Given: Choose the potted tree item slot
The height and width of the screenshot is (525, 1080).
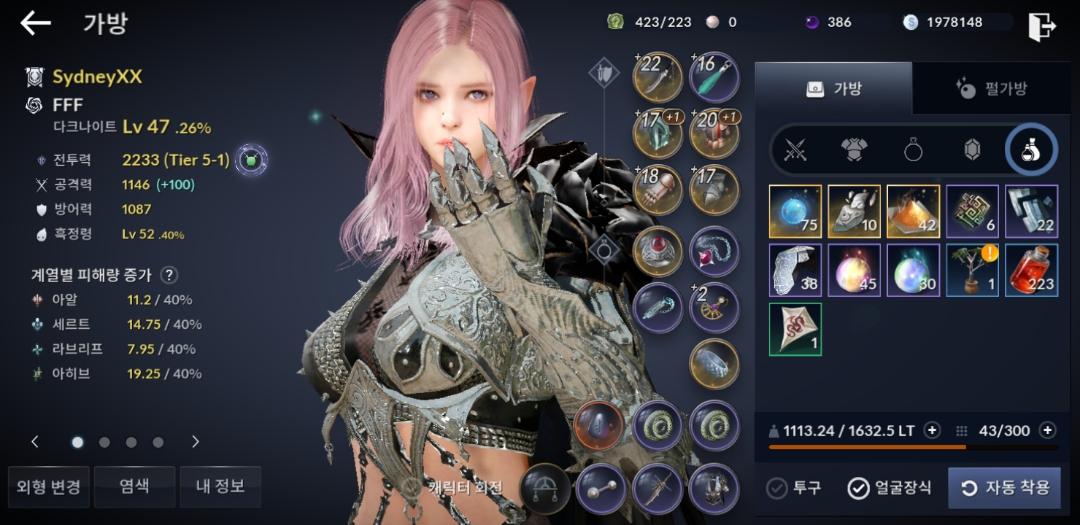Looking at the screenshot, I should [973, 270].
